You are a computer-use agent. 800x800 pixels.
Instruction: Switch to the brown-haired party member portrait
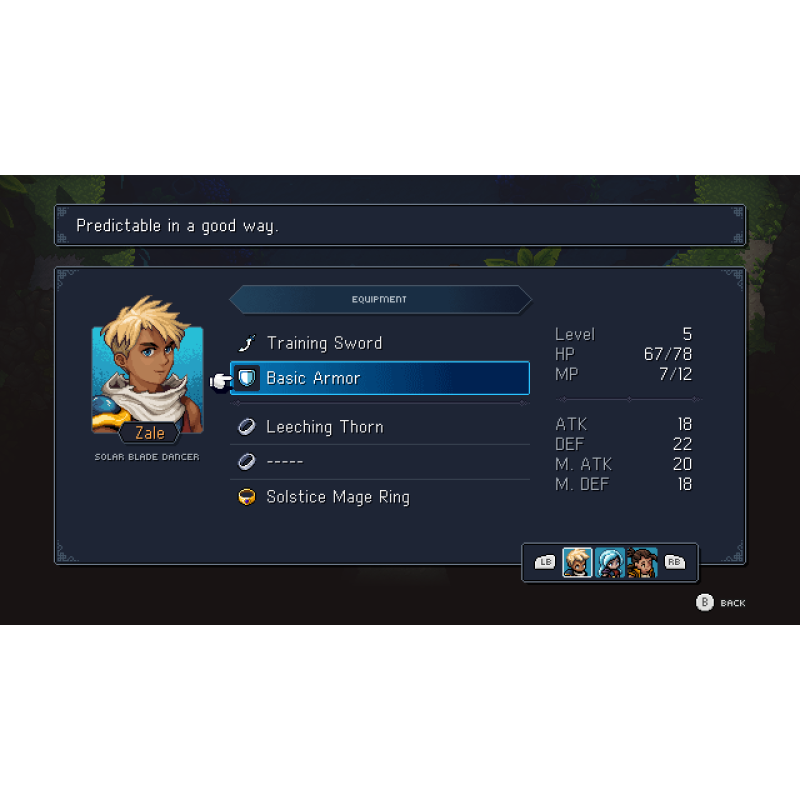point(642,562)
